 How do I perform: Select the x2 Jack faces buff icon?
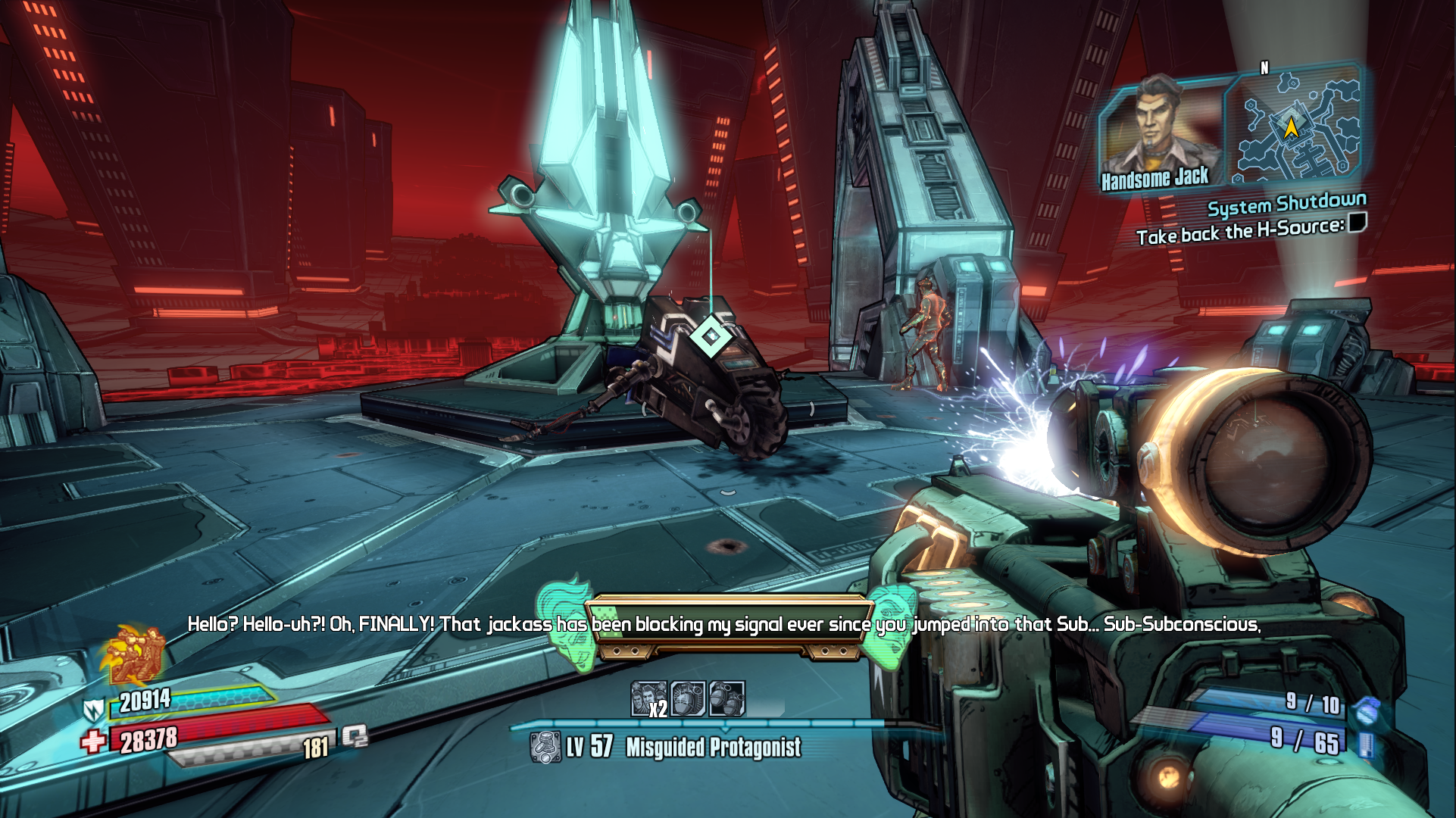[649, 698]
